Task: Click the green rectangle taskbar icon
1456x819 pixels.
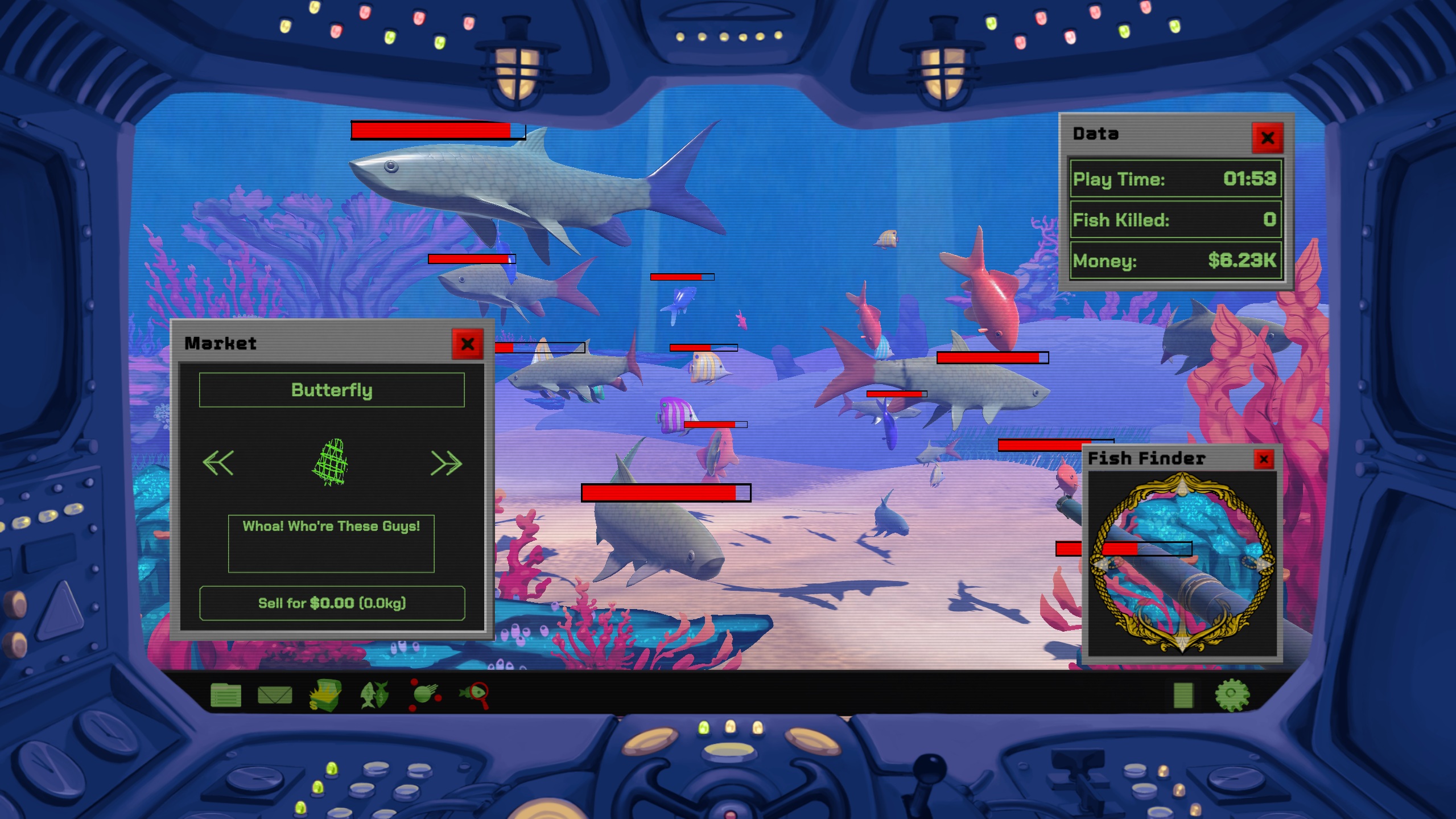Action: click(x=1183, y=695)
